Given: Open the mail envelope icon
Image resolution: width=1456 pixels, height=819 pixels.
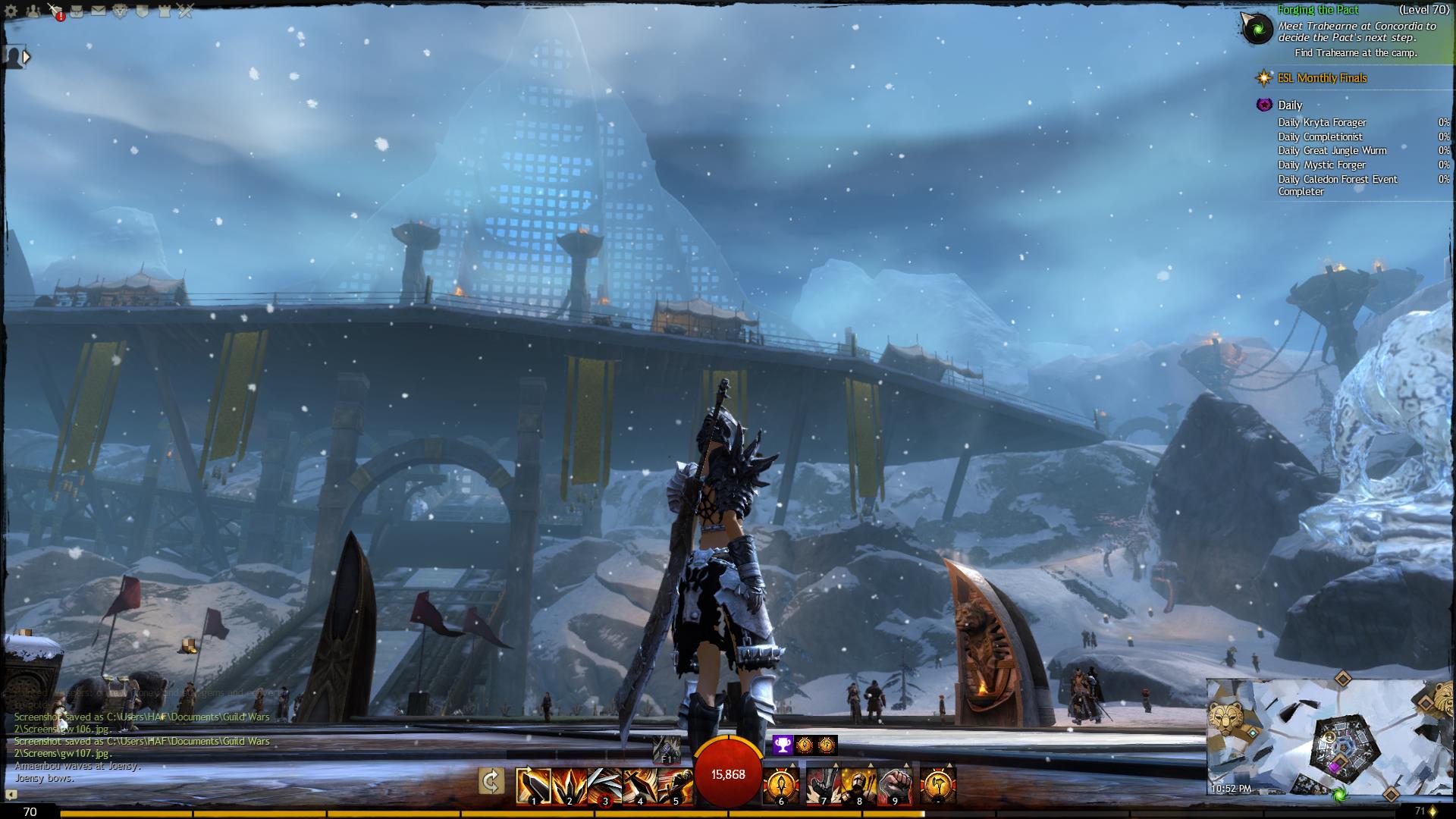Looking at the screenshot, I should [99, 11].
